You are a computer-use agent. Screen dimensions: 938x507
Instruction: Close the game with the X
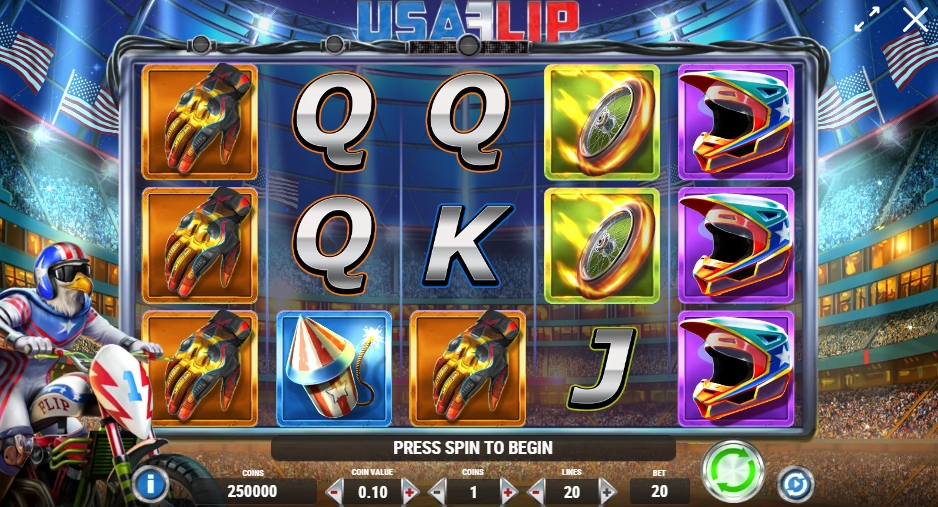coord(914,19)
